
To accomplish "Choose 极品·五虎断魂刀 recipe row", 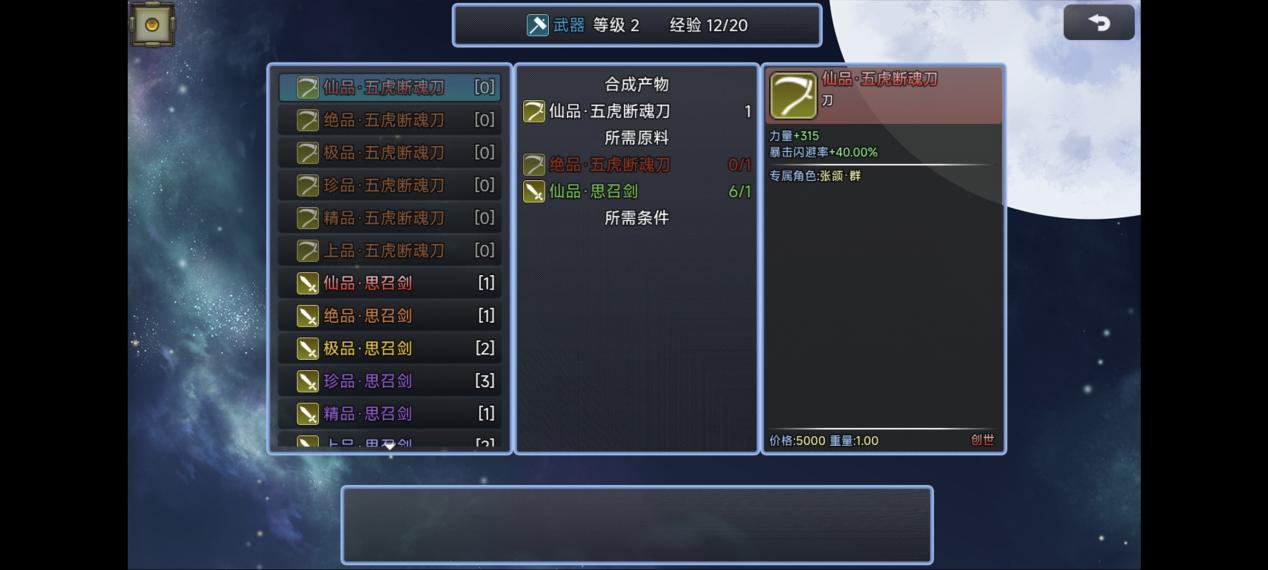I will point(389,153).
